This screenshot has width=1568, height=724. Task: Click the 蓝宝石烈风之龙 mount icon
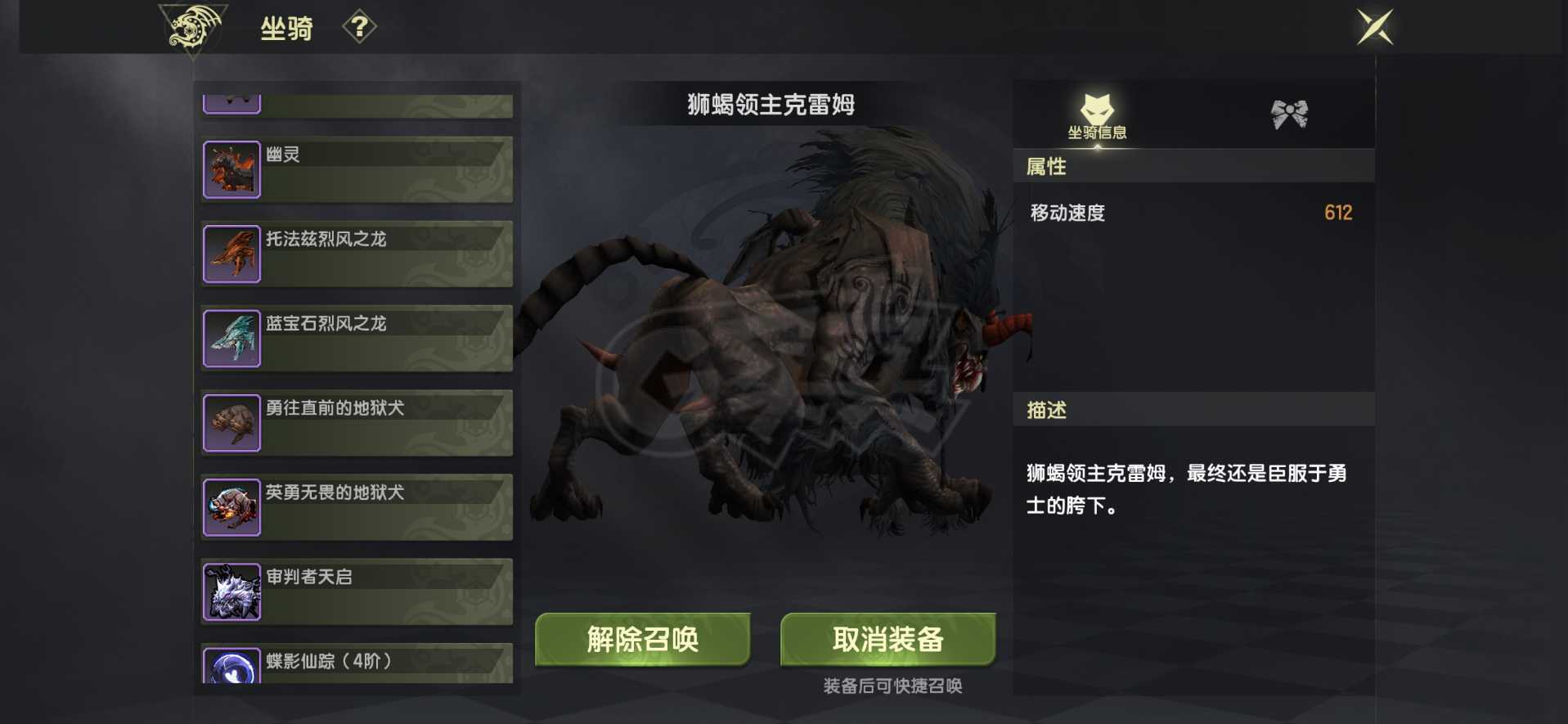tap(232, 338)
